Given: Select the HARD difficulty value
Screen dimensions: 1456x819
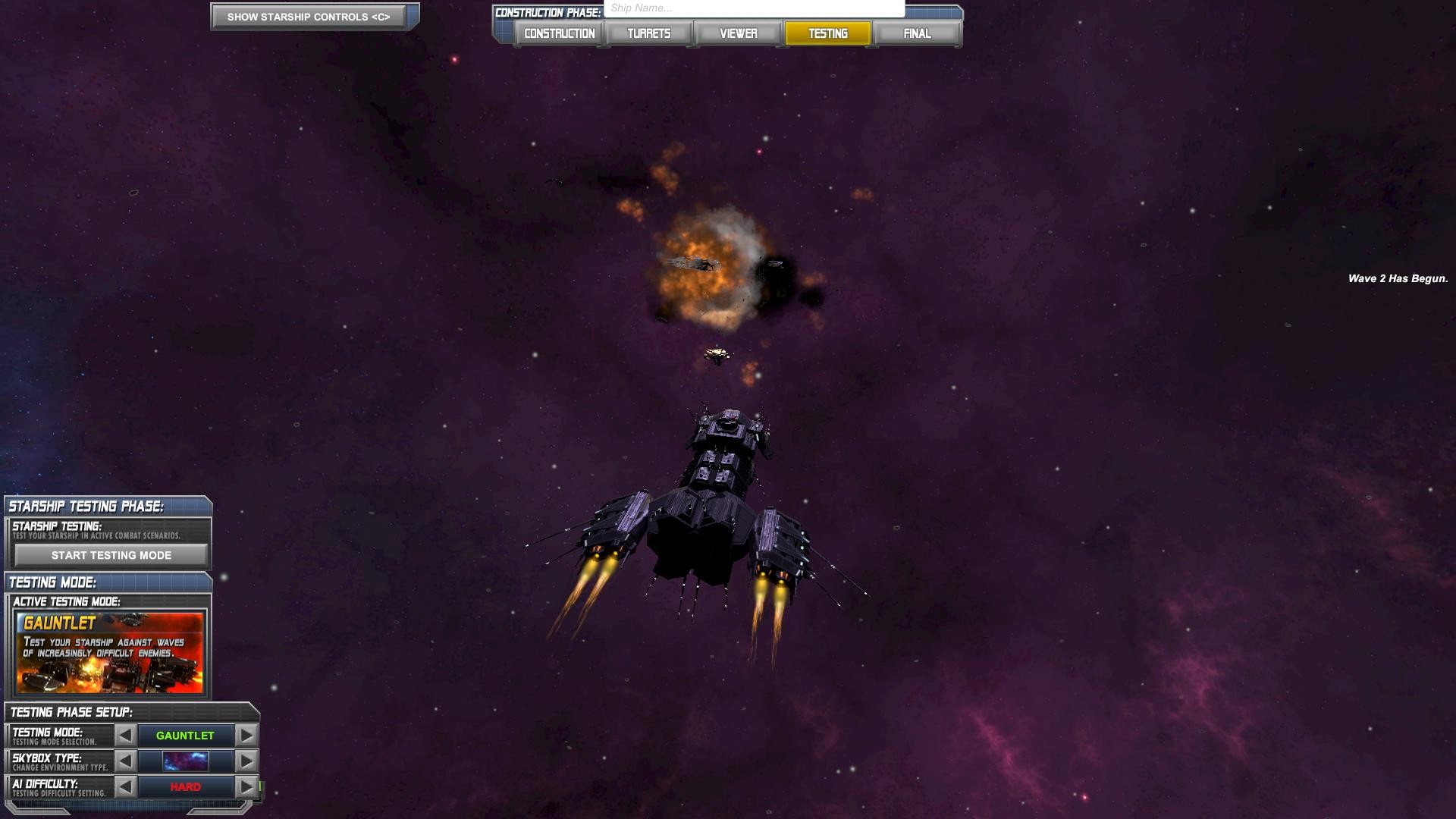Looking at the screenshot, I should point(184,786).
